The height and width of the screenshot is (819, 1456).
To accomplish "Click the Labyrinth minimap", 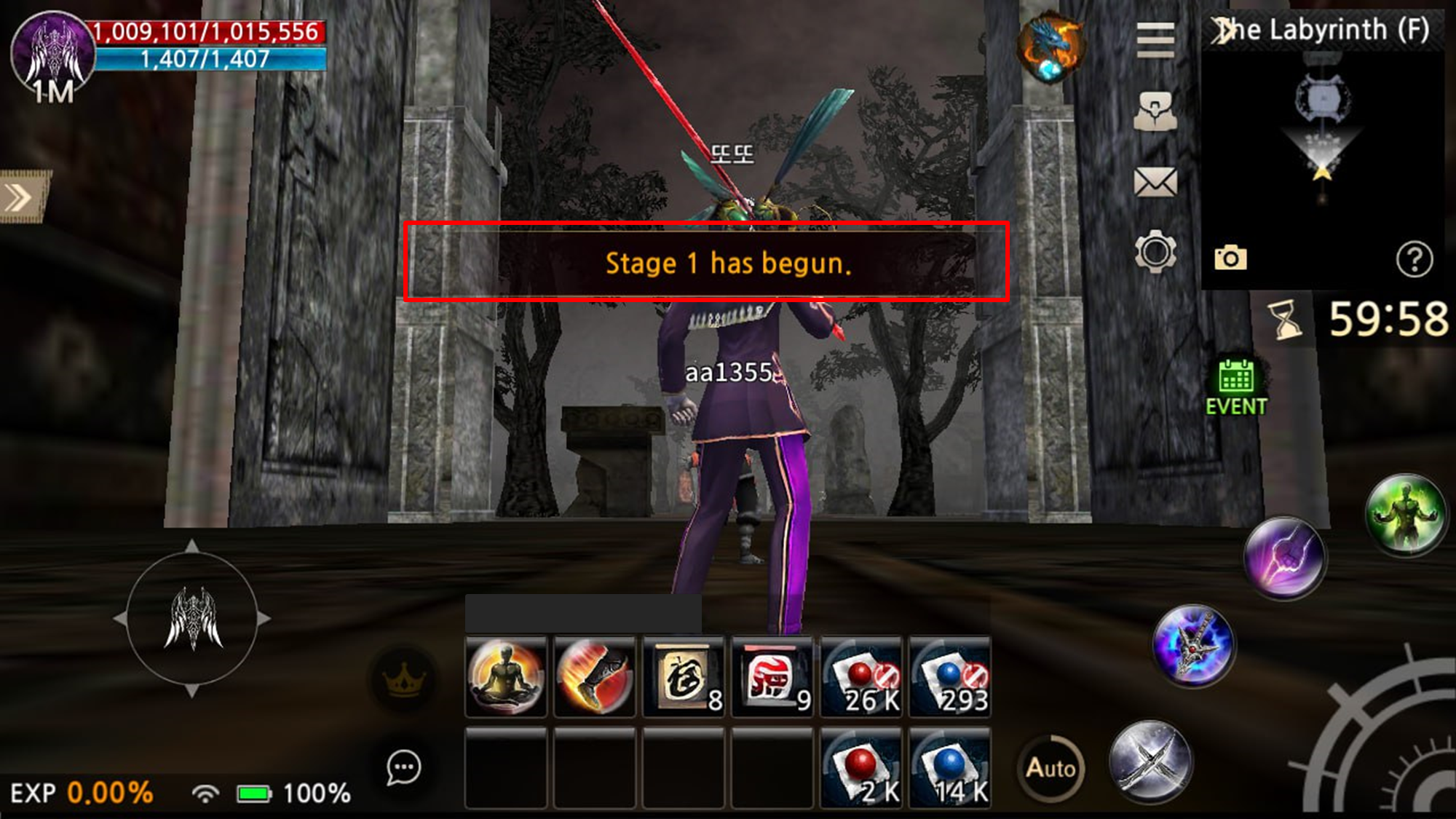I will tap(1322, 146).
